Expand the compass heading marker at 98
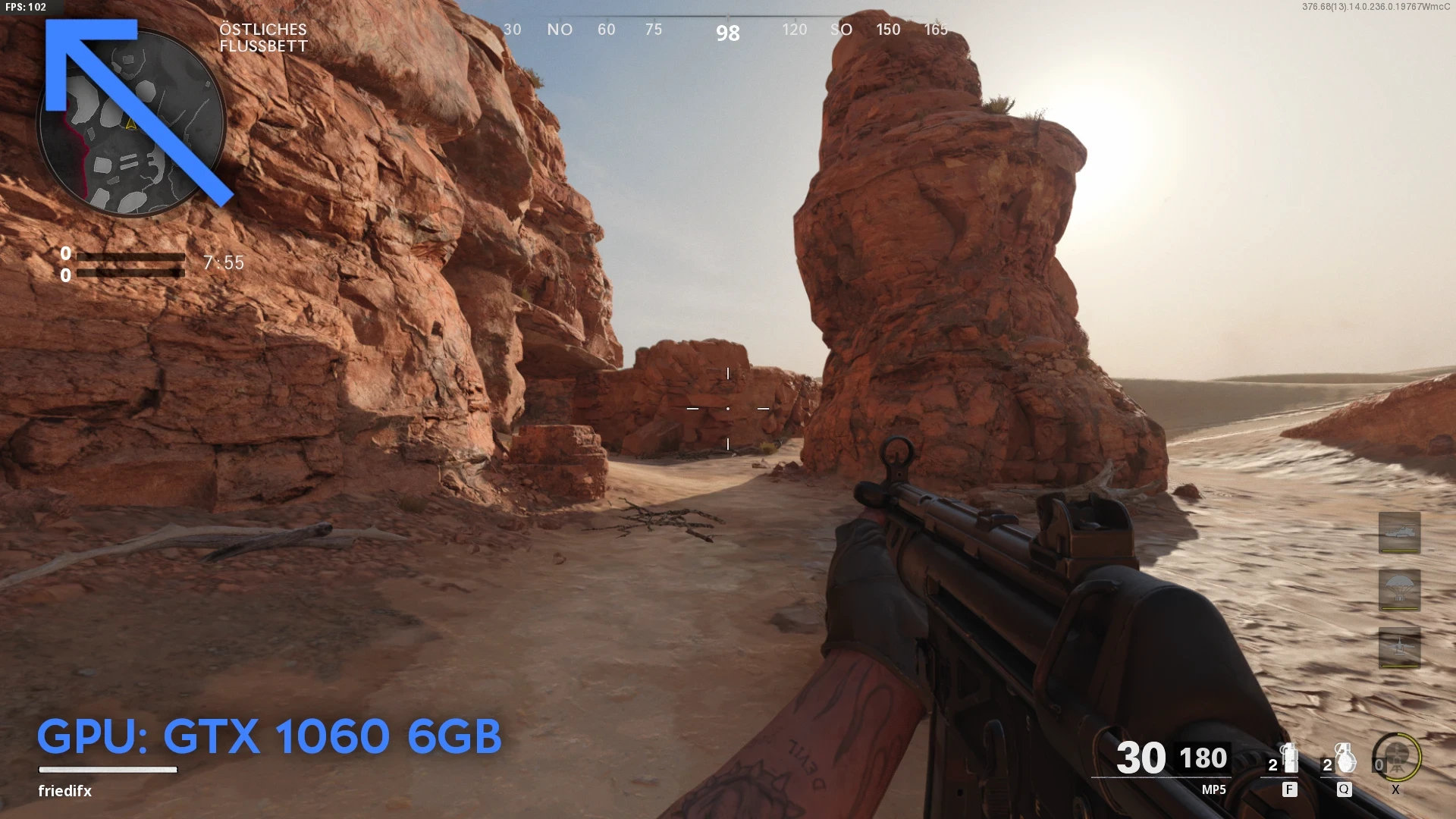The image size is (1456, 819). point(726,33)
